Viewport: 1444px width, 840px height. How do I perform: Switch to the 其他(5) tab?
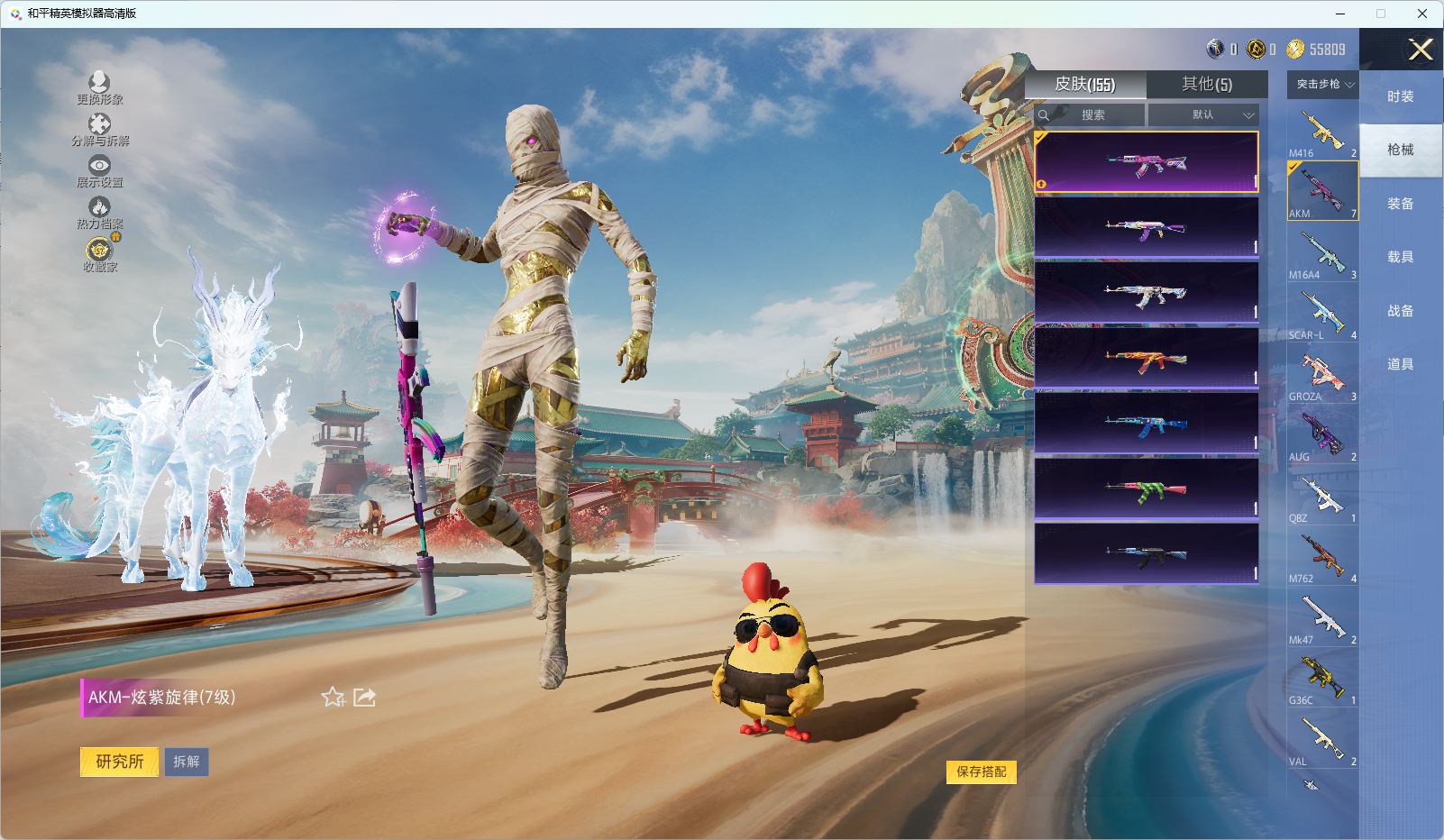[1206, 84]
